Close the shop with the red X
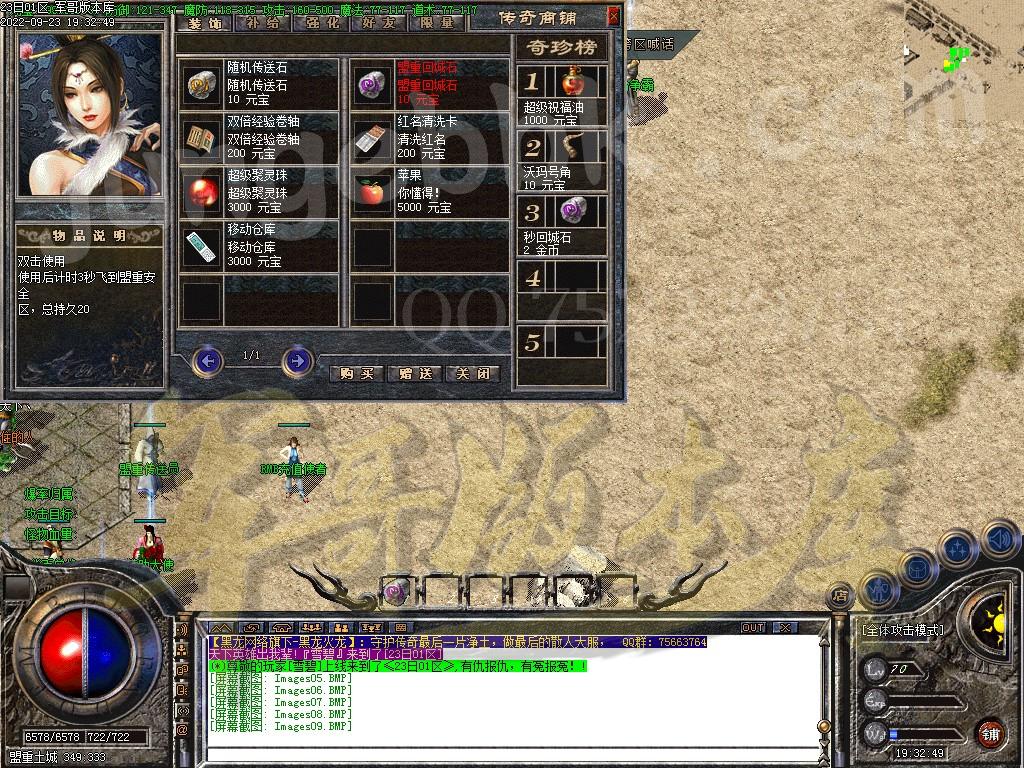This screenshot has height=768, width=1024. pyautogui.click(x=613, y=16)
